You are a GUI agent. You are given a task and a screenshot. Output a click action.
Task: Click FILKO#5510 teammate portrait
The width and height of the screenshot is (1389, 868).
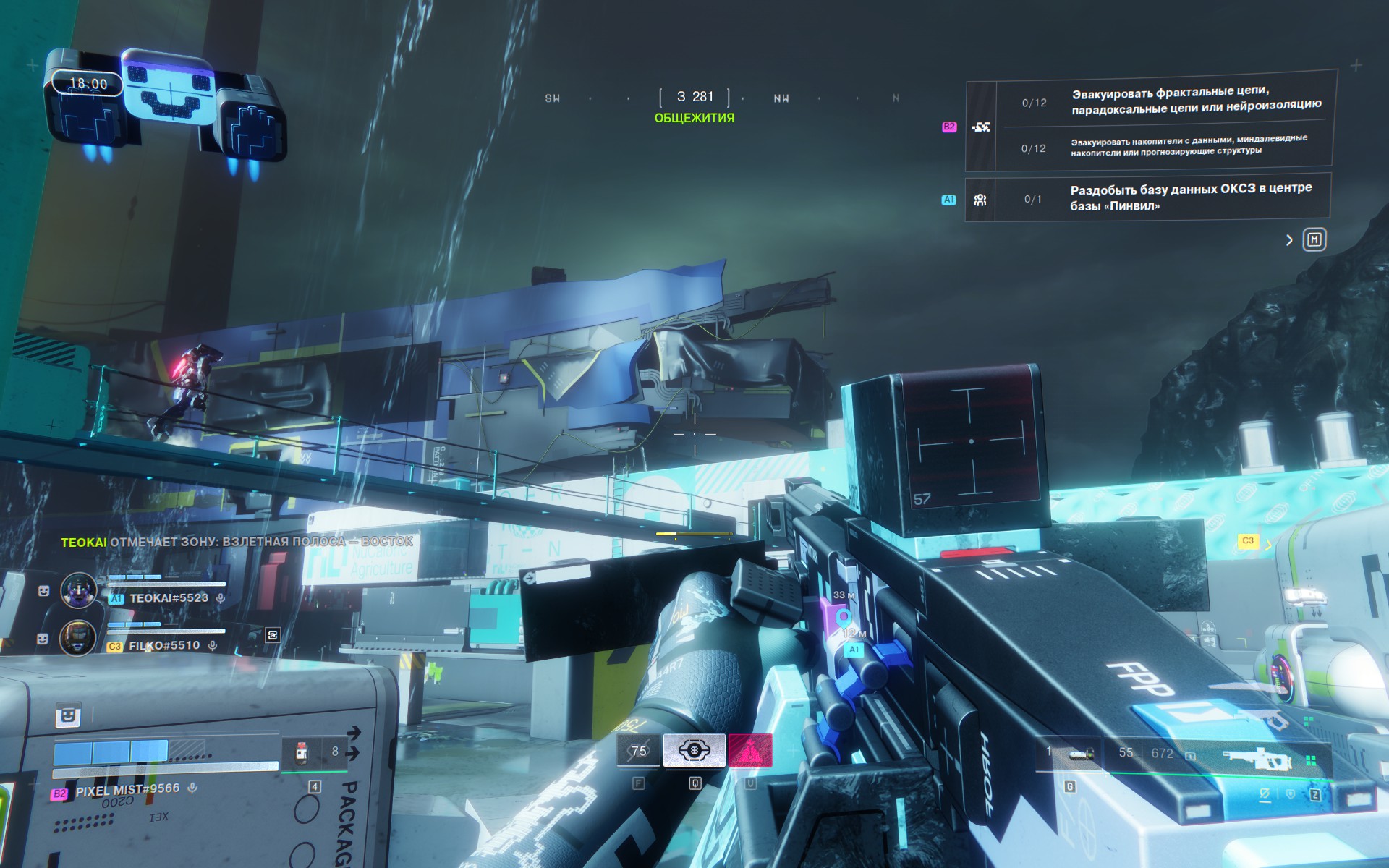coord(77,638)
